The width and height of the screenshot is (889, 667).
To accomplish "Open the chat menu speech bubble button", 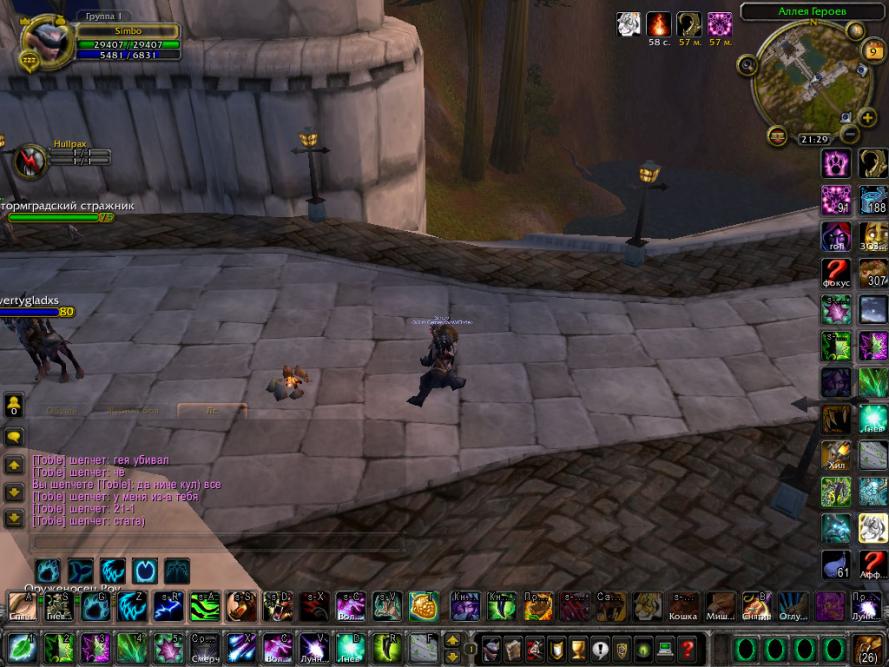I will 14,437.
